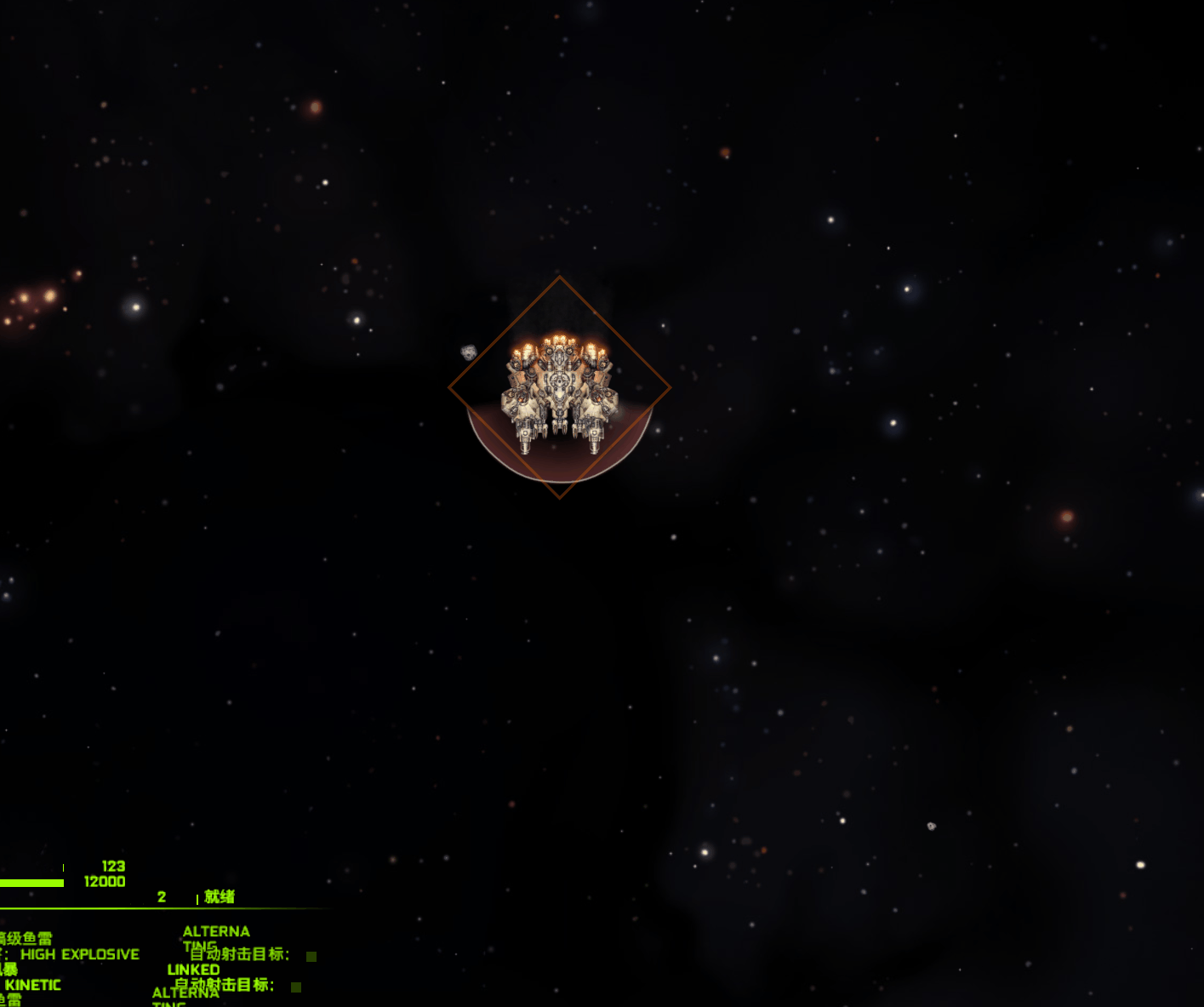
Task: Click the tiny debris chunk near bottom right
Action: click(x=931, y=826)
